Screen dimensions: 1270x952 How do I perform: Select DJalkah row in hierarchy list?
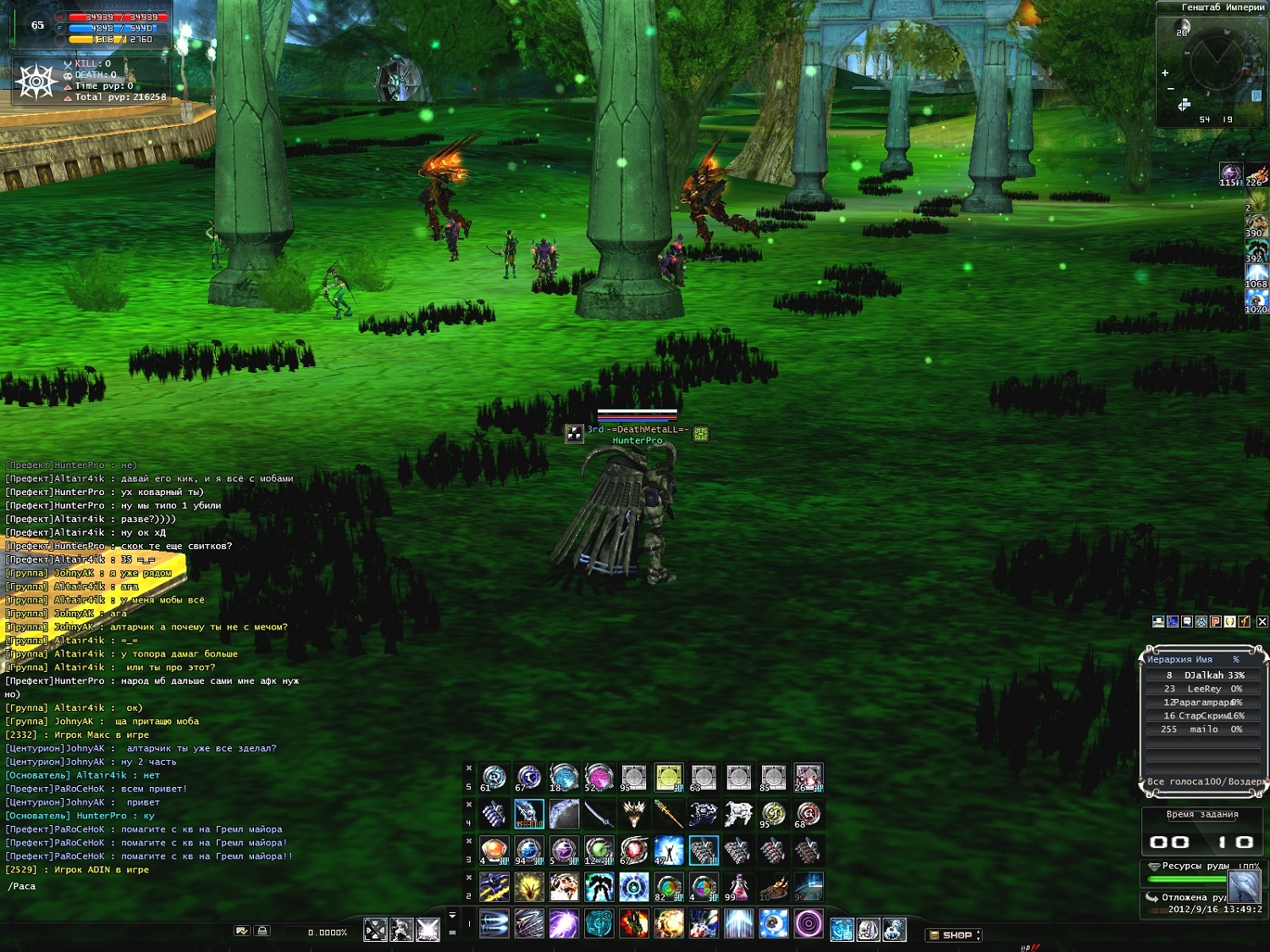[1203, 675]
